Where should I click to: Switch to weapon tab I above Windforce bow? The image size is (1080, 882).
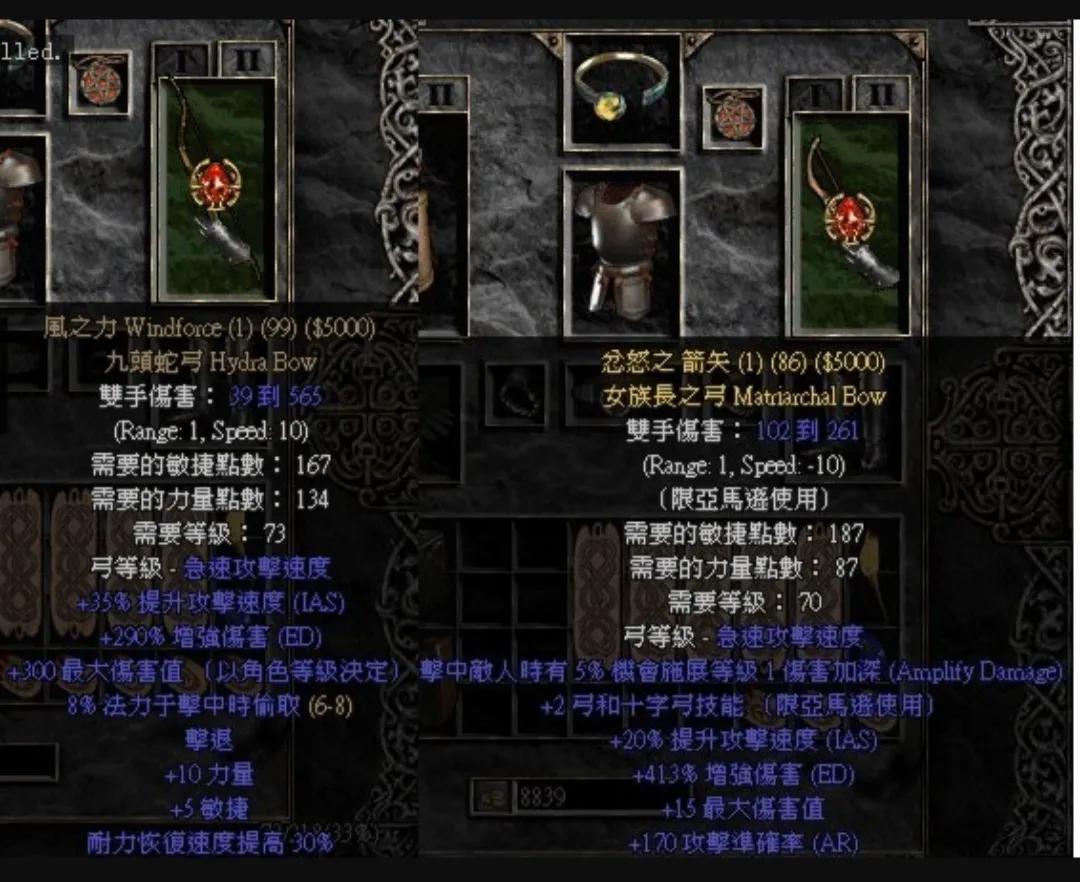(x=183, y=60)
